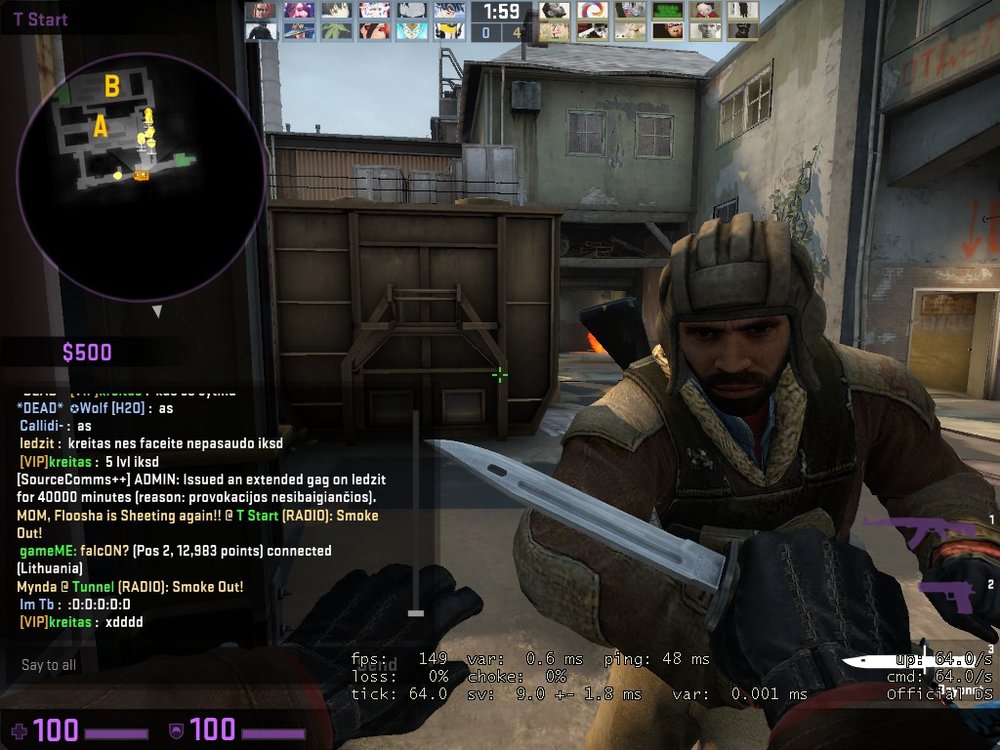
Task: Click the chat history scrollbar handle
Action: [416, 613]
